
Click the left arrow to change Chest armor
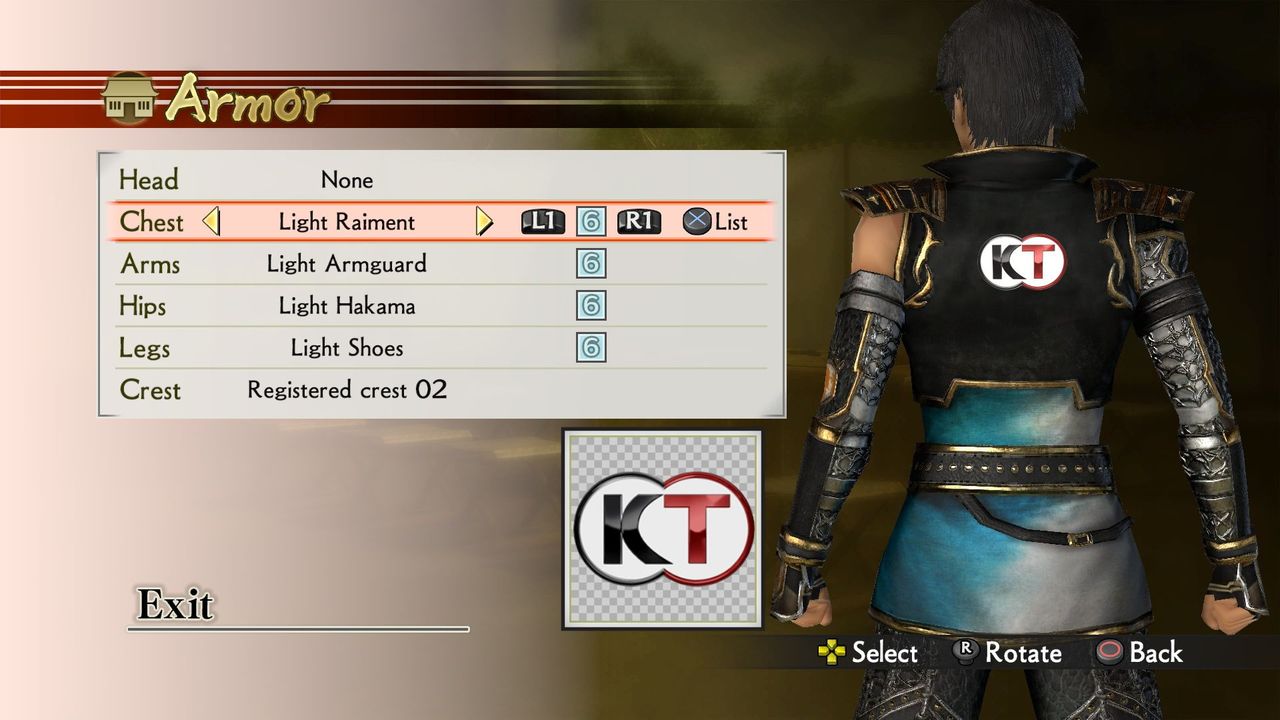pyautogui.click(x=213, y=222)
